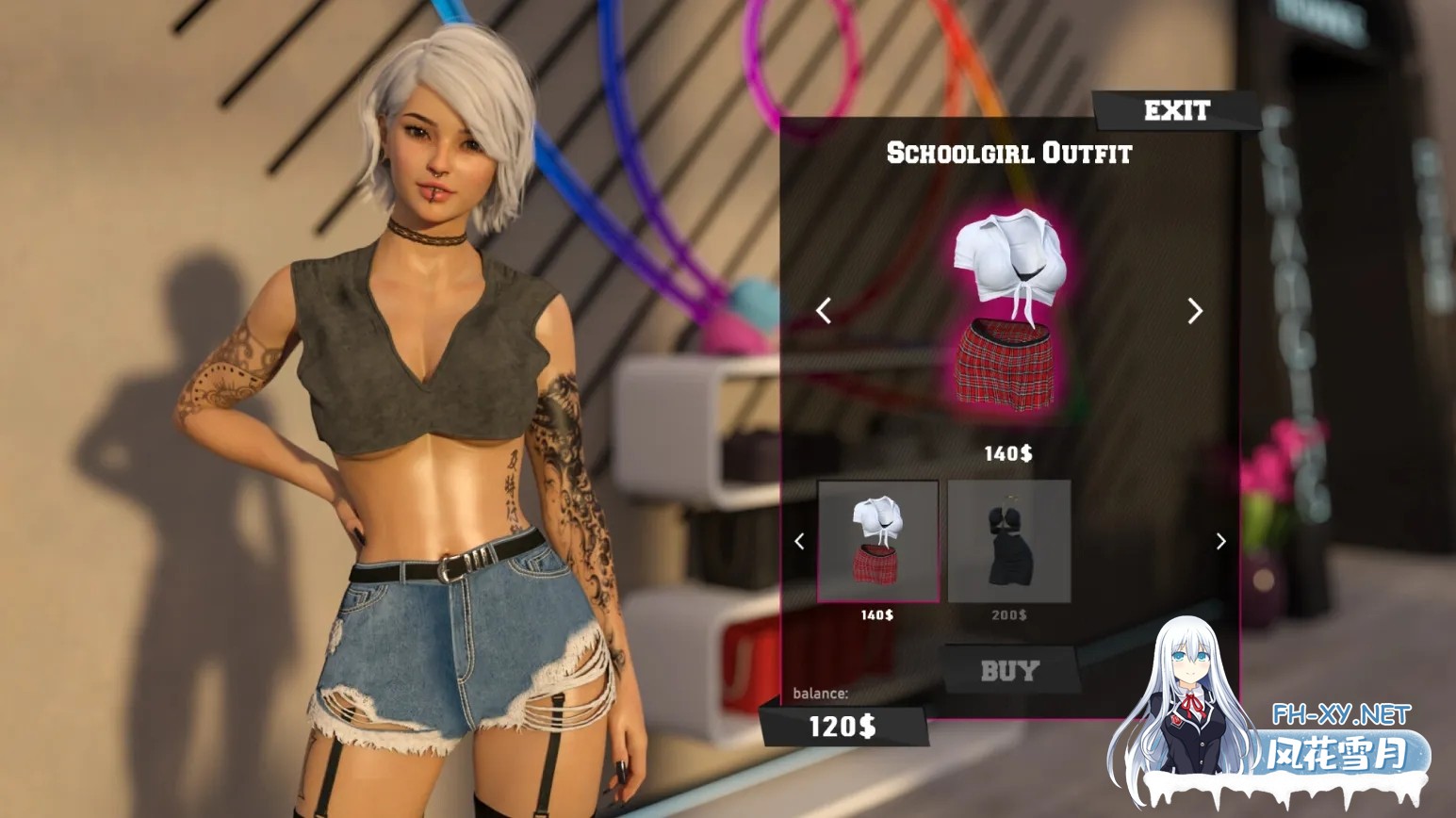Select the 200$ black dress thumbnail
The width and height of the screenshot is (1456, 818).
tap(1009, 541)
